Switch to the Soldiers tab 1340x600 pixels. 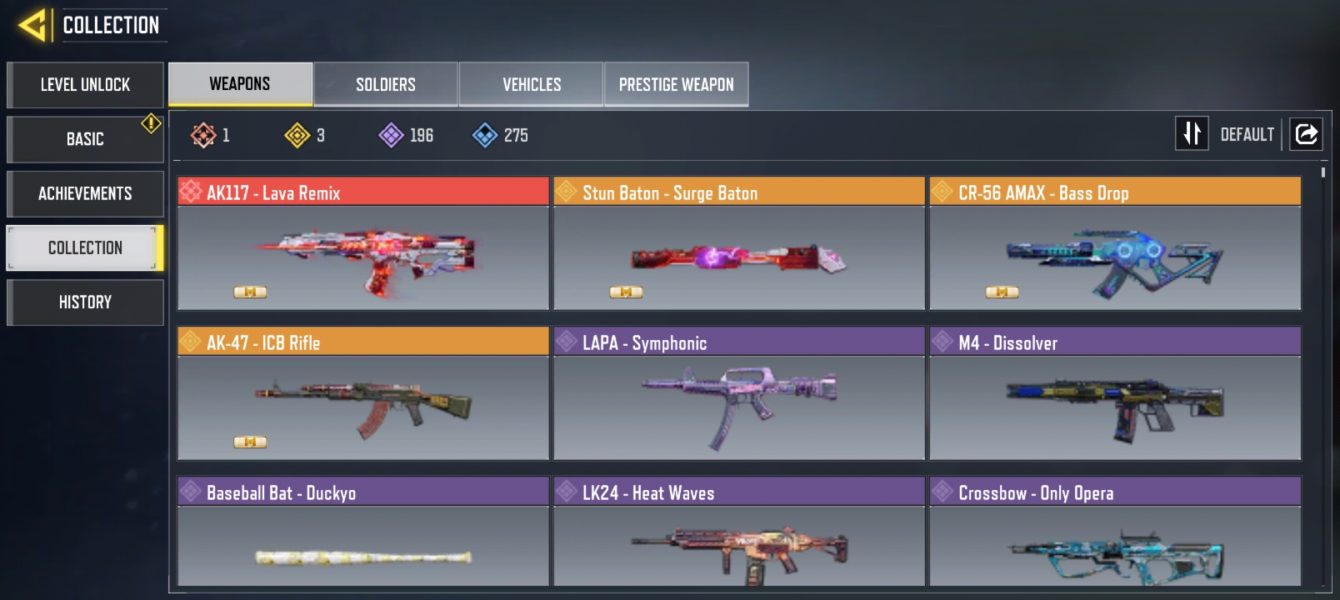385,85
